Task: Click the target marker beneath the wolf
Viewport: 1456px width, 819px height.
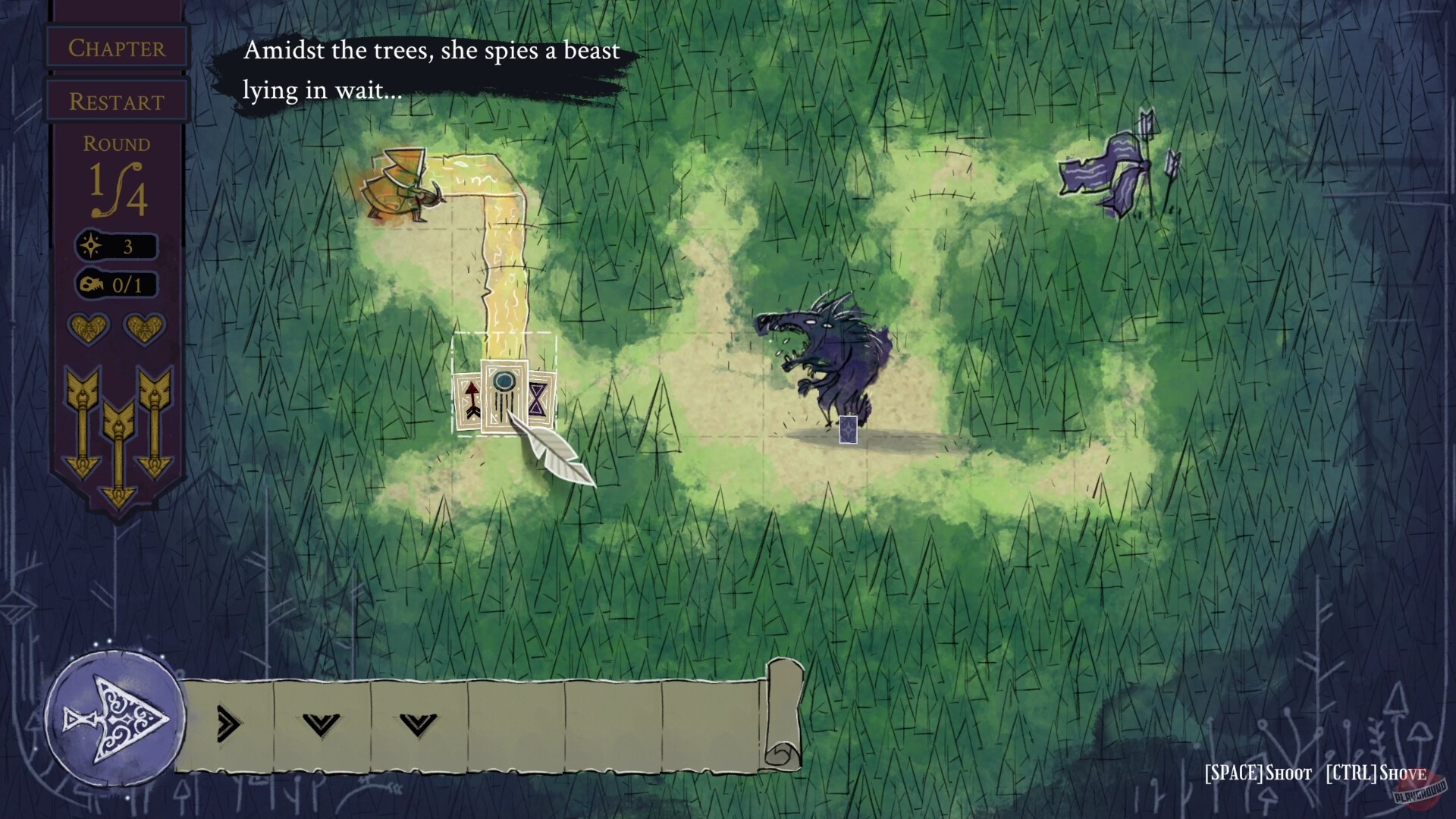Action: 849,428
